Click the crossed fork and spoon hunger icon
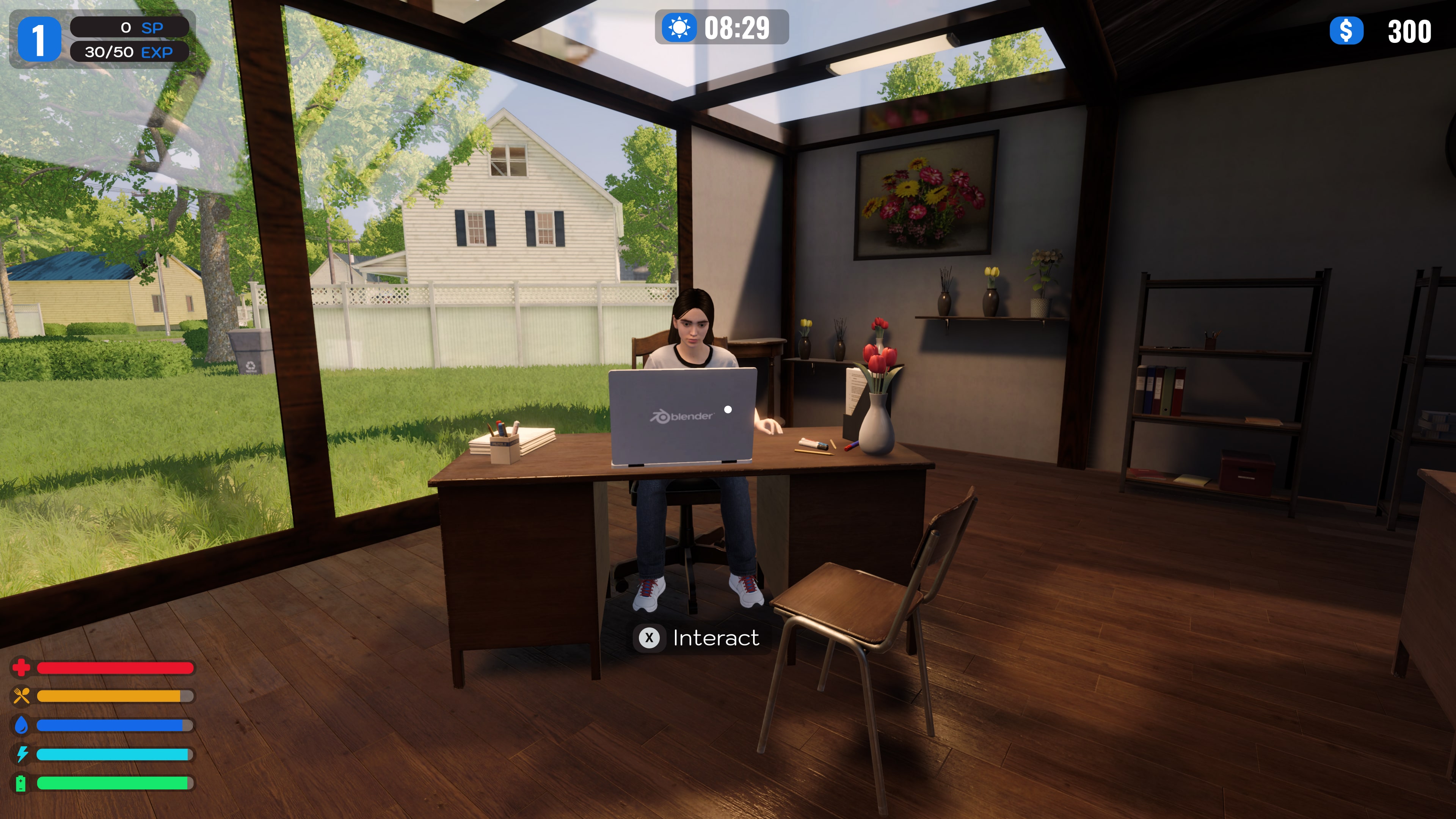The image size is (1456, 819). tap(22, 697)
